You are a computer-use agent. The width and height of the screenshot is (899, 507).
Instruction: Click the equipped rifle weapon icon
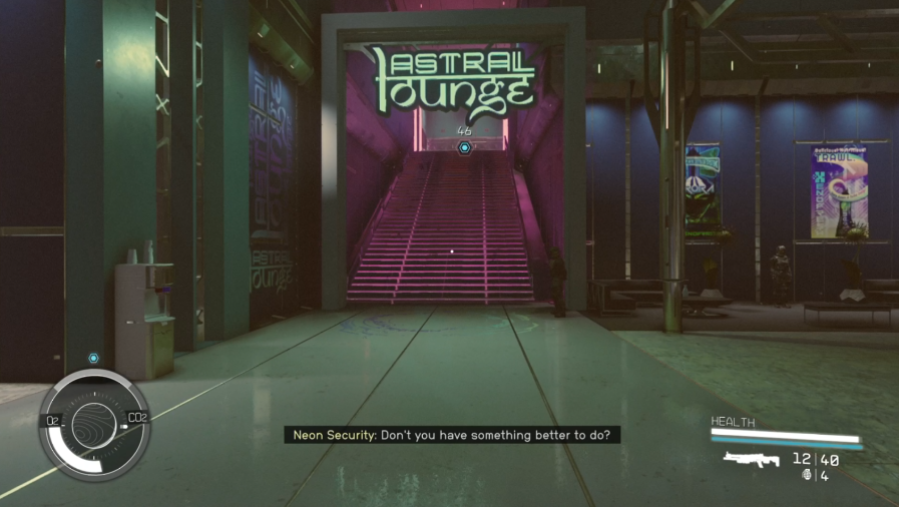(752, 459)
